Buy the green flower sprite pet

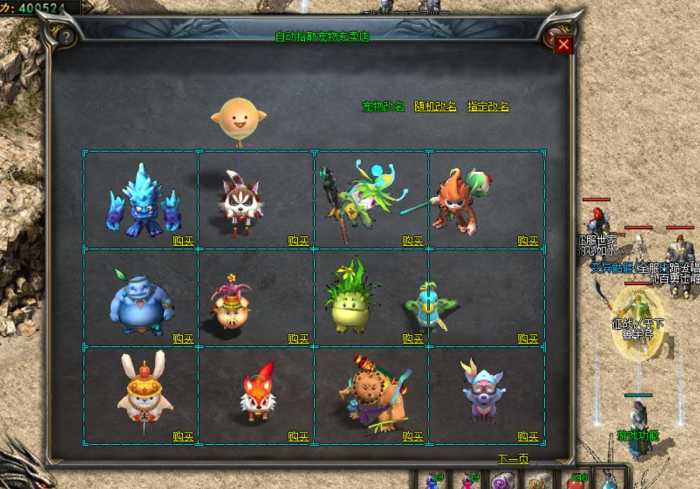413,240
